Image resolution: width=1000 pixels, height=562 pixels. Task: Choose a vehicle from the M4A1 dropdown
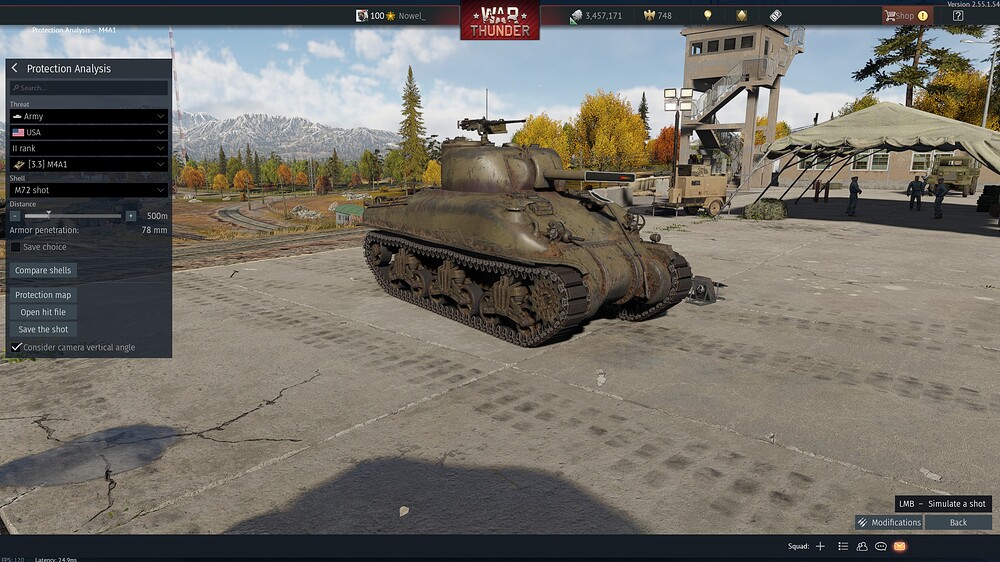tap(89, 164)
